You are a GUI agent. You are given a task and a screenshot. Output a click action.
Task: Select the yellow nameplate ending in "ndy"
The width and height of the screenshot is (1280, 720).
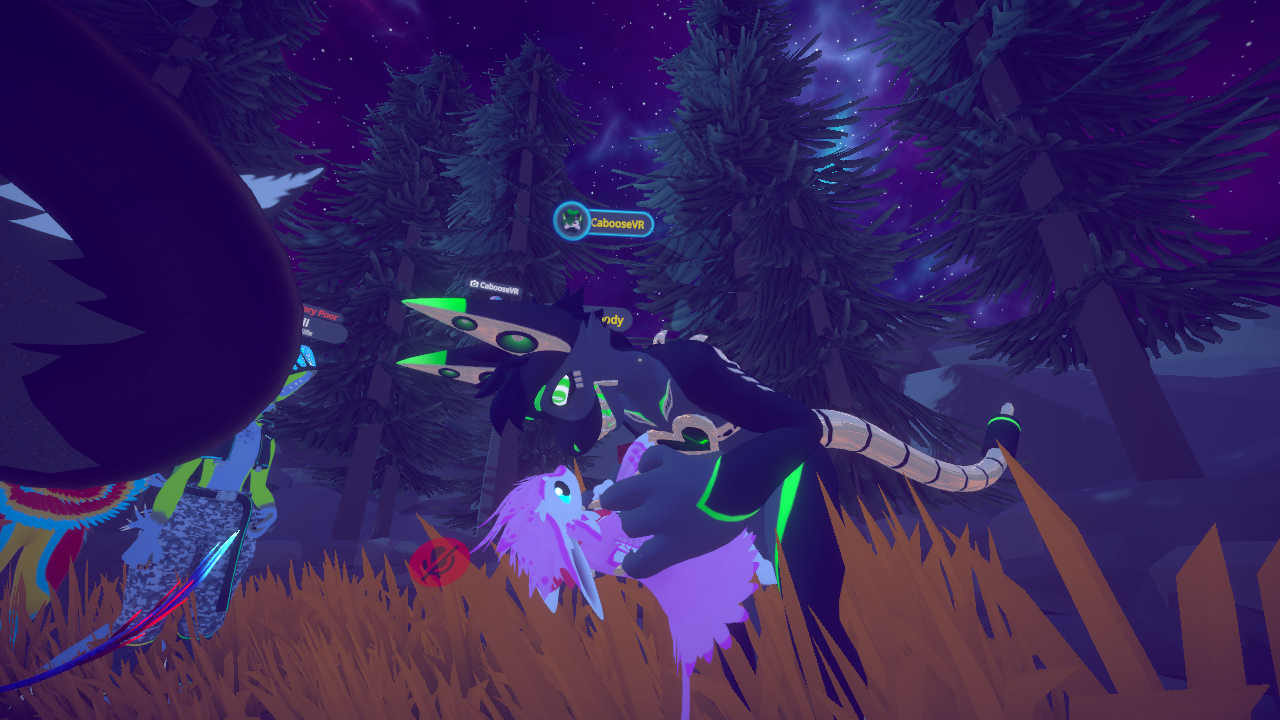click(612, 320)
